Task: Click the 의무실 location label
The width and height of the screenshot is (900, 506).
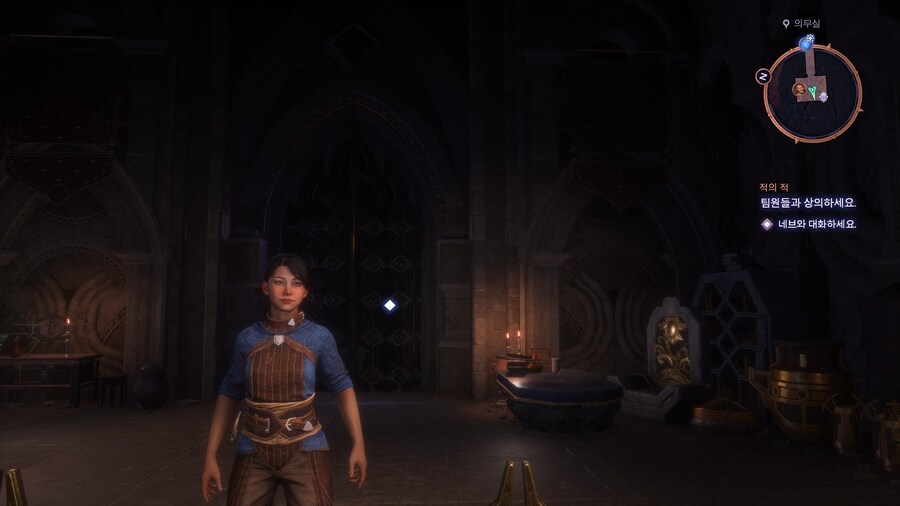Action: pos(806,23)
